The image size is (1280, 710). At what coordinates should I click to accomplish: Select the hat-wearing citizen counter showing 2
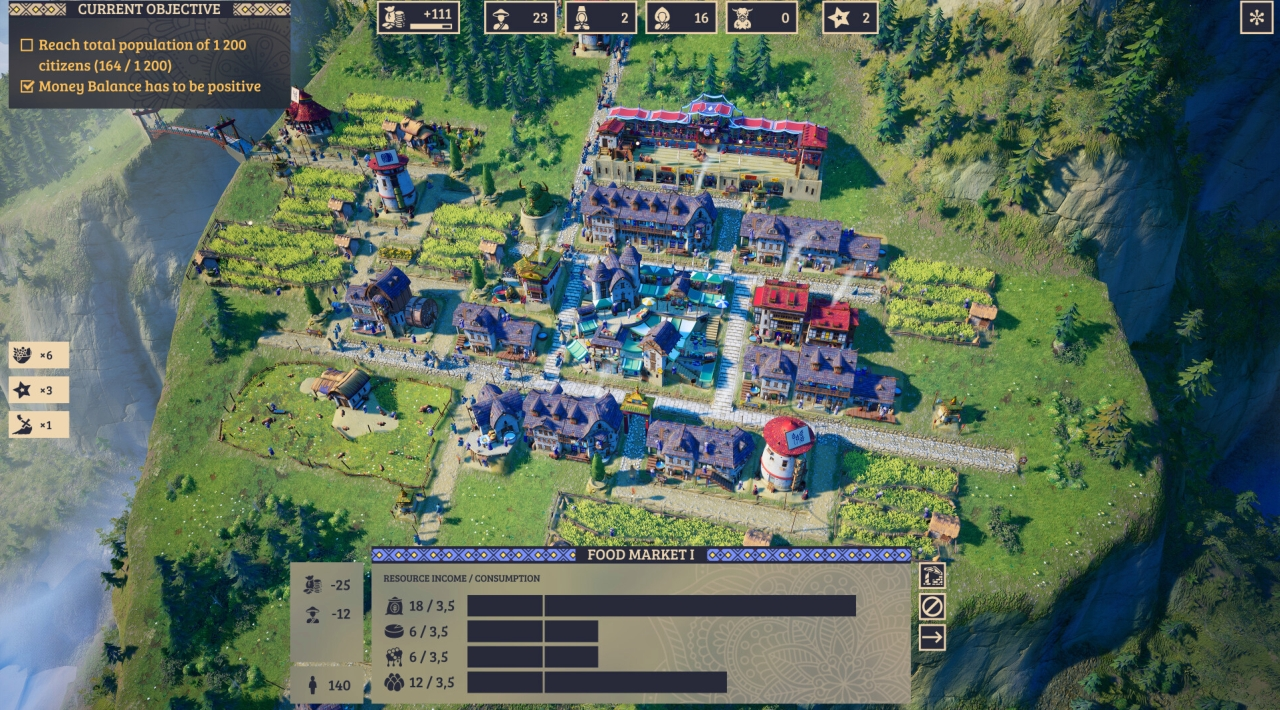600,18
